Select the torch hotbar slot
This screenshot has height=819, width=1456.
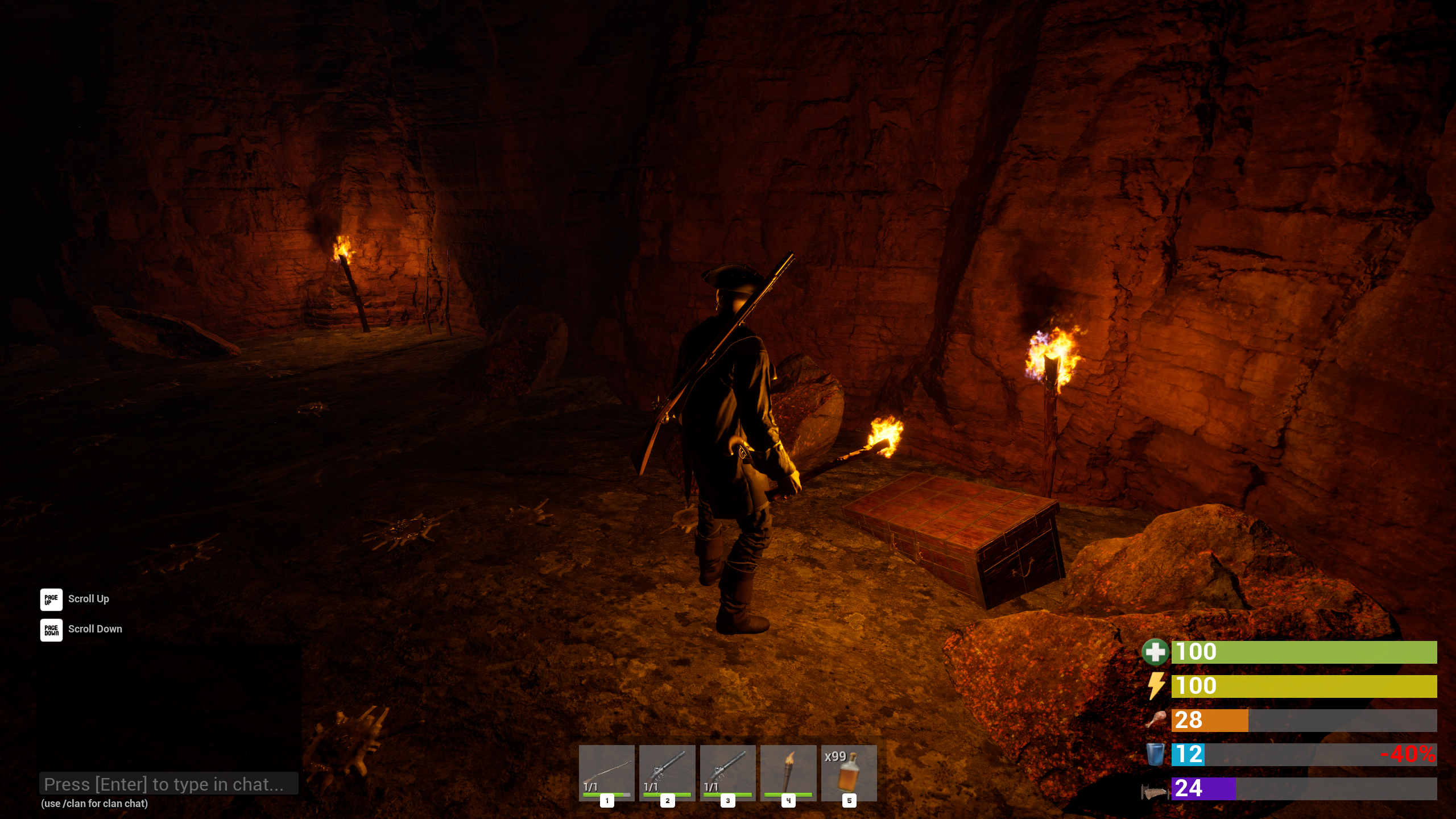(x=788, y=772)
